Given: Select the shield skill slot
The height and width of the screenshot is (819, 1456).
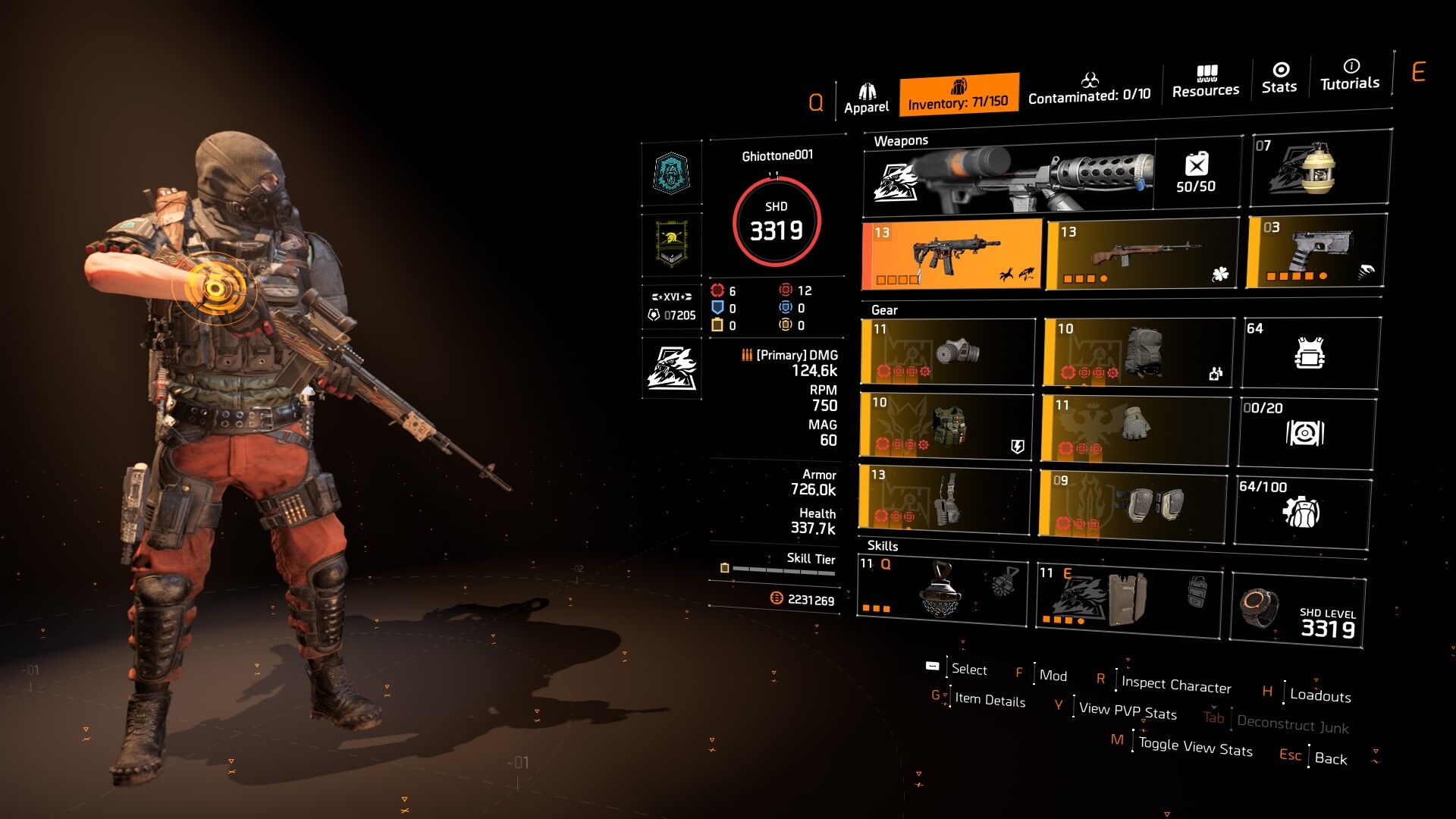Looking at the screenshot, I should coord(1128,596).
